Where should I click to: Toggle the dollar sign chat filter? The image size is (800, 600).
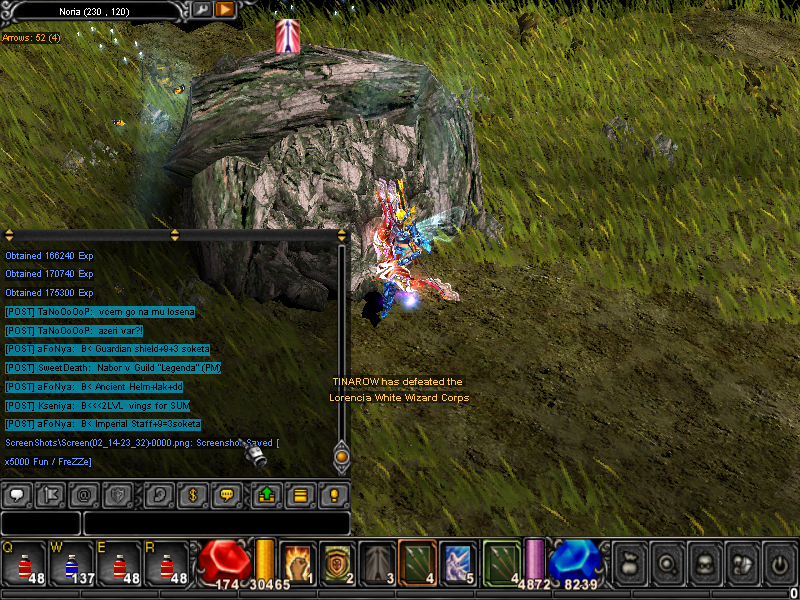194,494
